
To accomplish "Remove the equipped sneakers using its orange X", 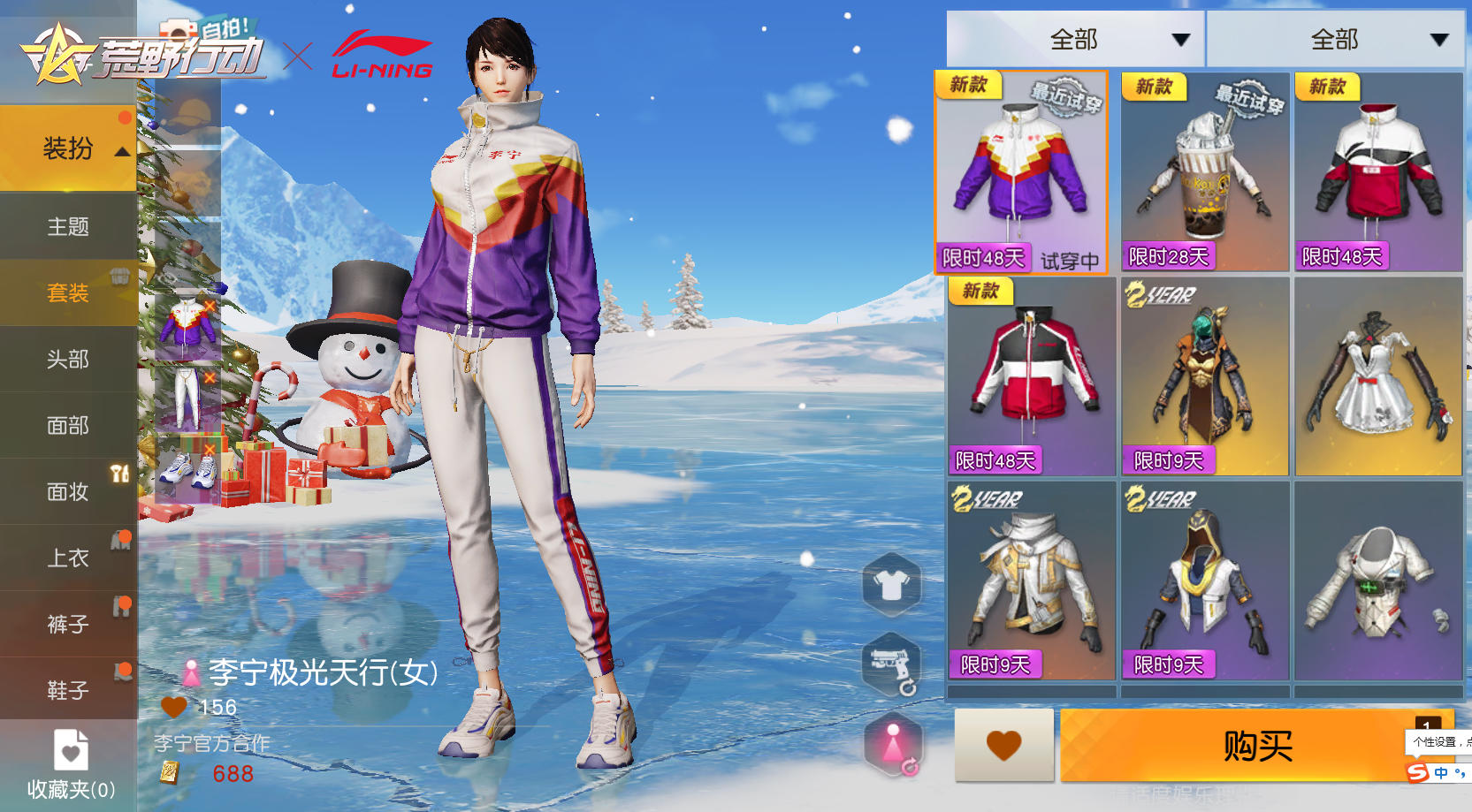I will pos(210,449).
